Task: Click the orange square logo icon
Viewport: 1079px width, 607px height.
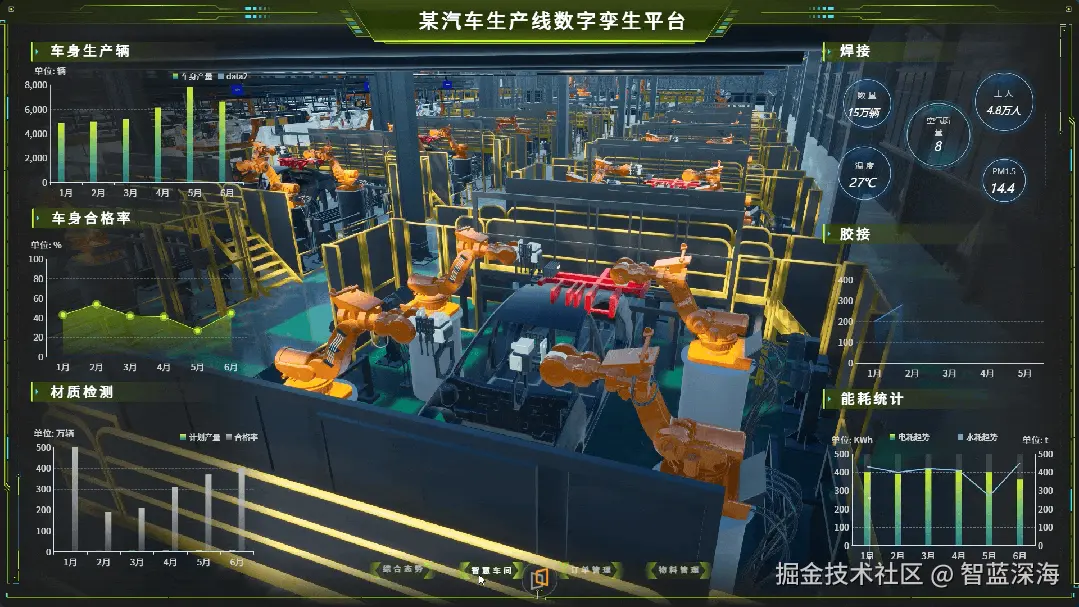Action: 540,578
